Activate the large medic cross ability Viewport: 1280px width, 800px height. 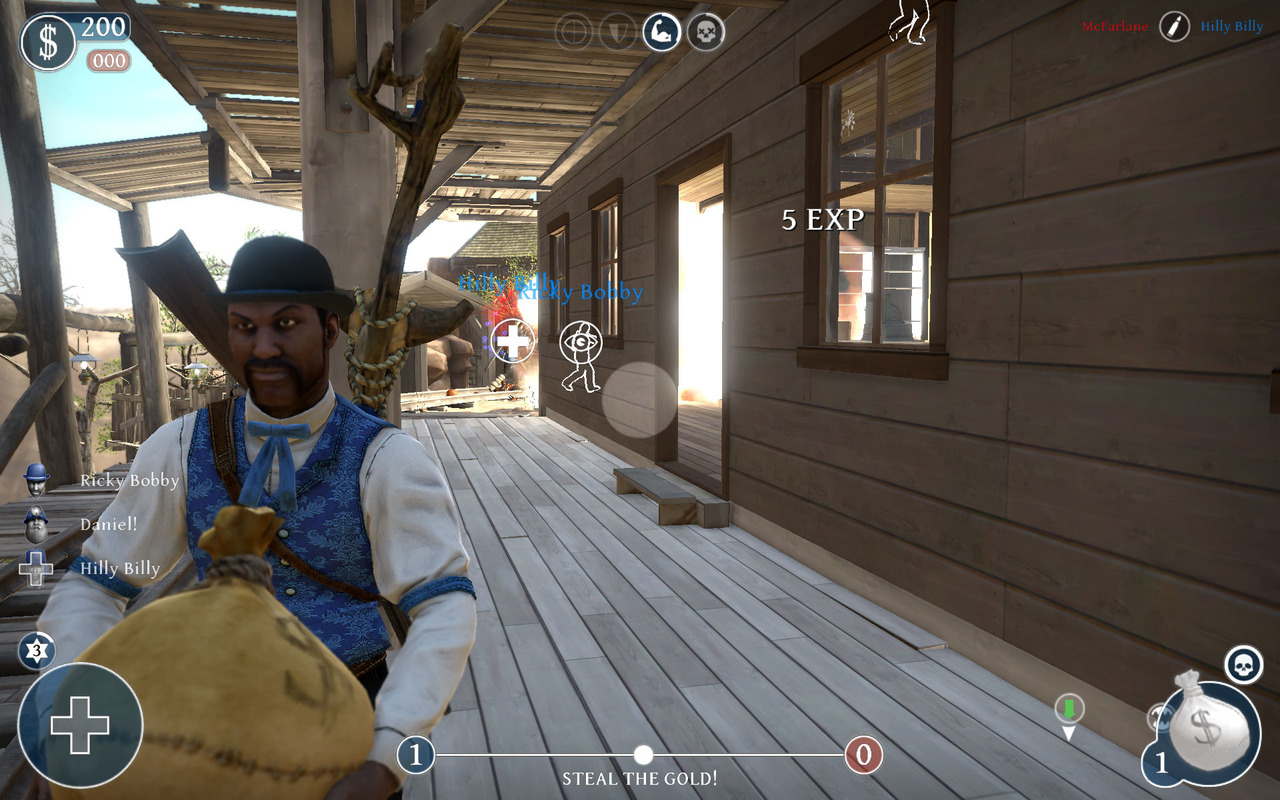point(80,725)
